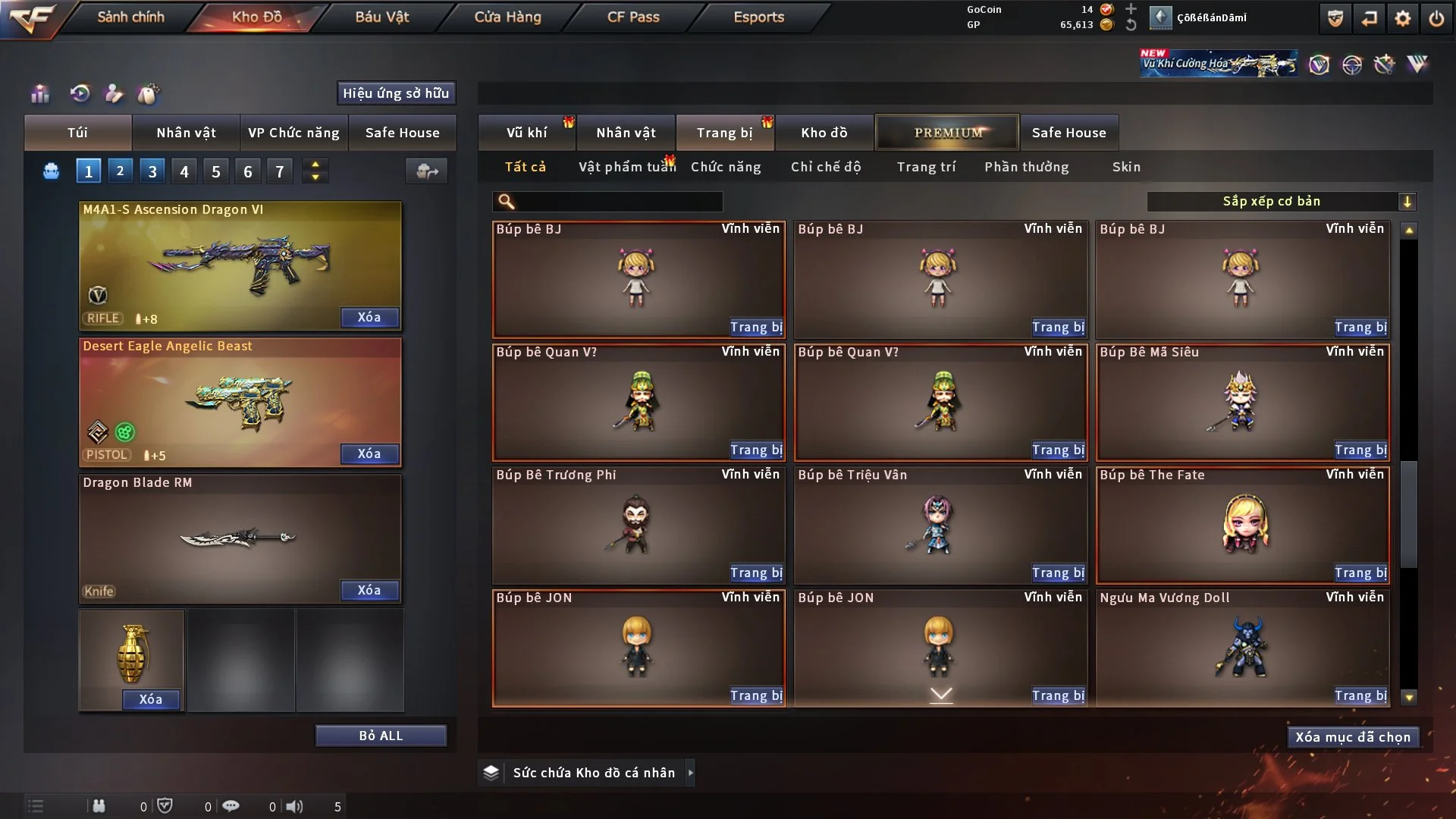Open the gear settings icon
Screen dimensions: 1456x819
click(1402, 18)
